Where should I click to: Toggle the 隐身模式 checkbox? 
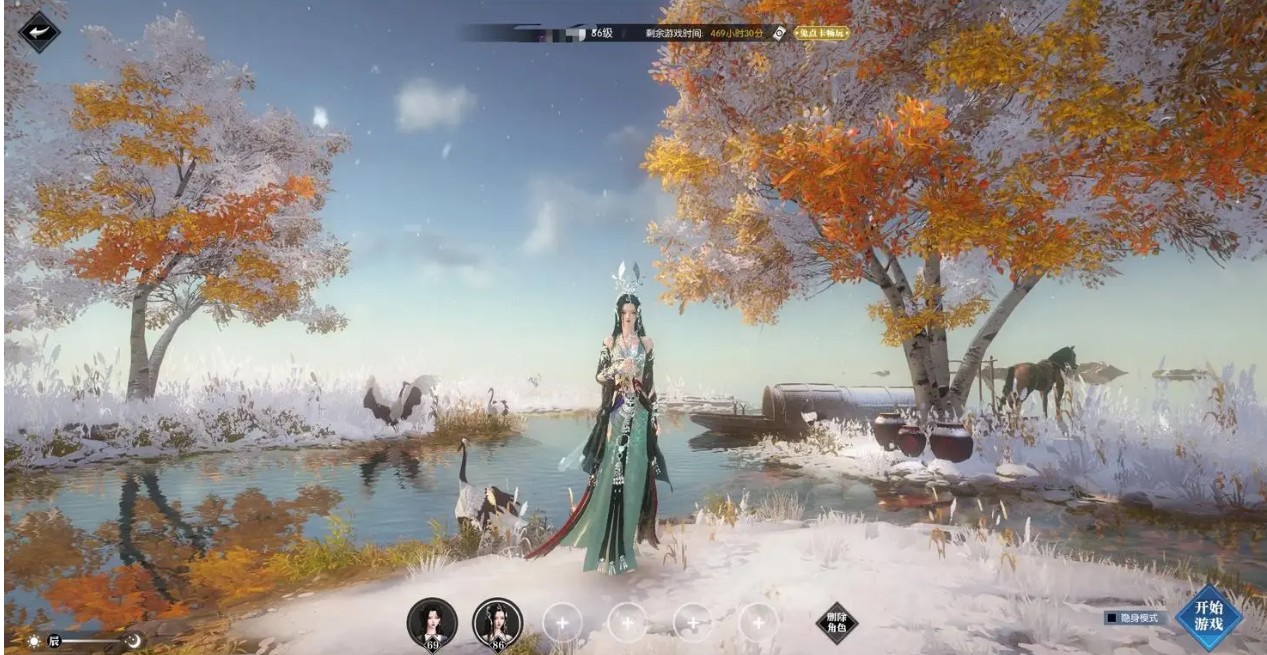(1110, 618)
